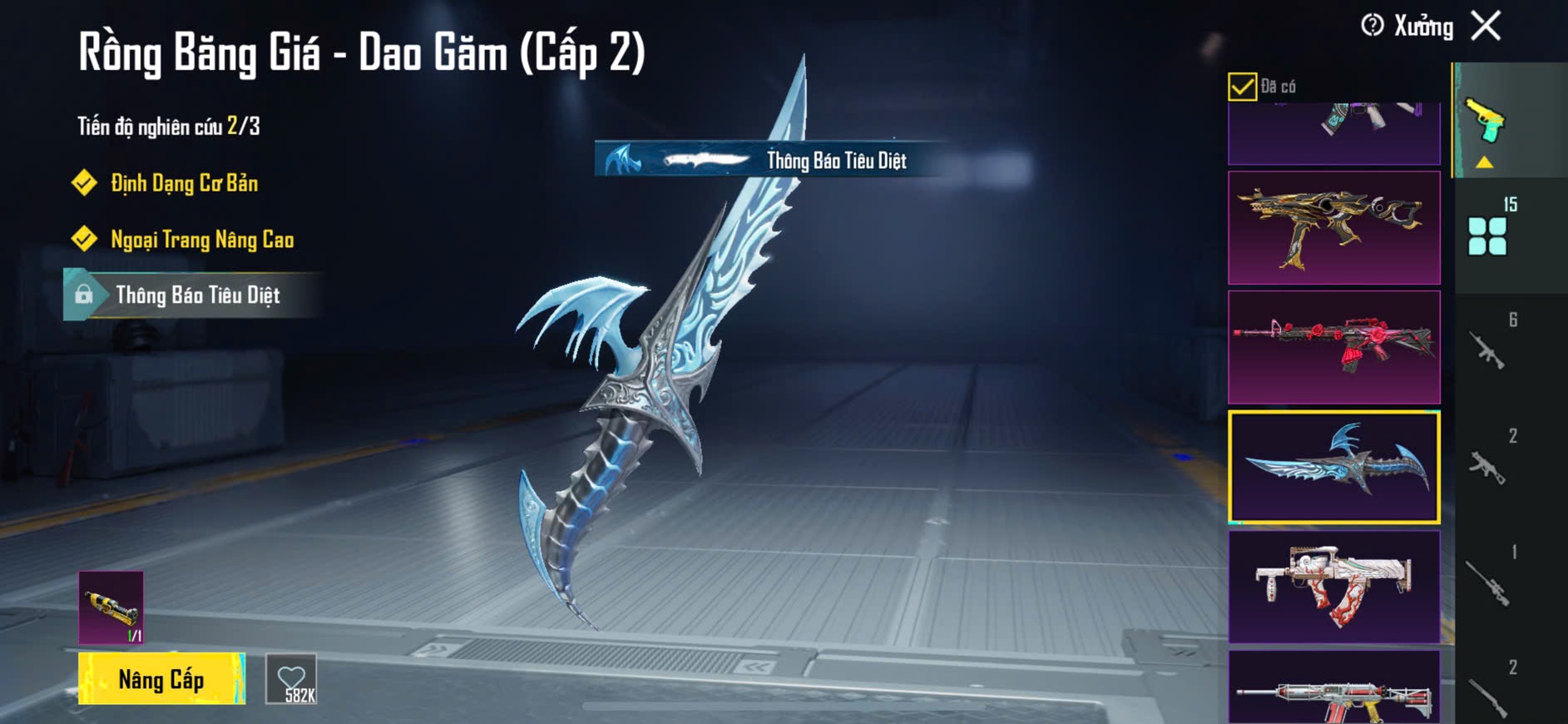Select the Thông Báo Tiêu Diệt locked stage

point(196,295)
